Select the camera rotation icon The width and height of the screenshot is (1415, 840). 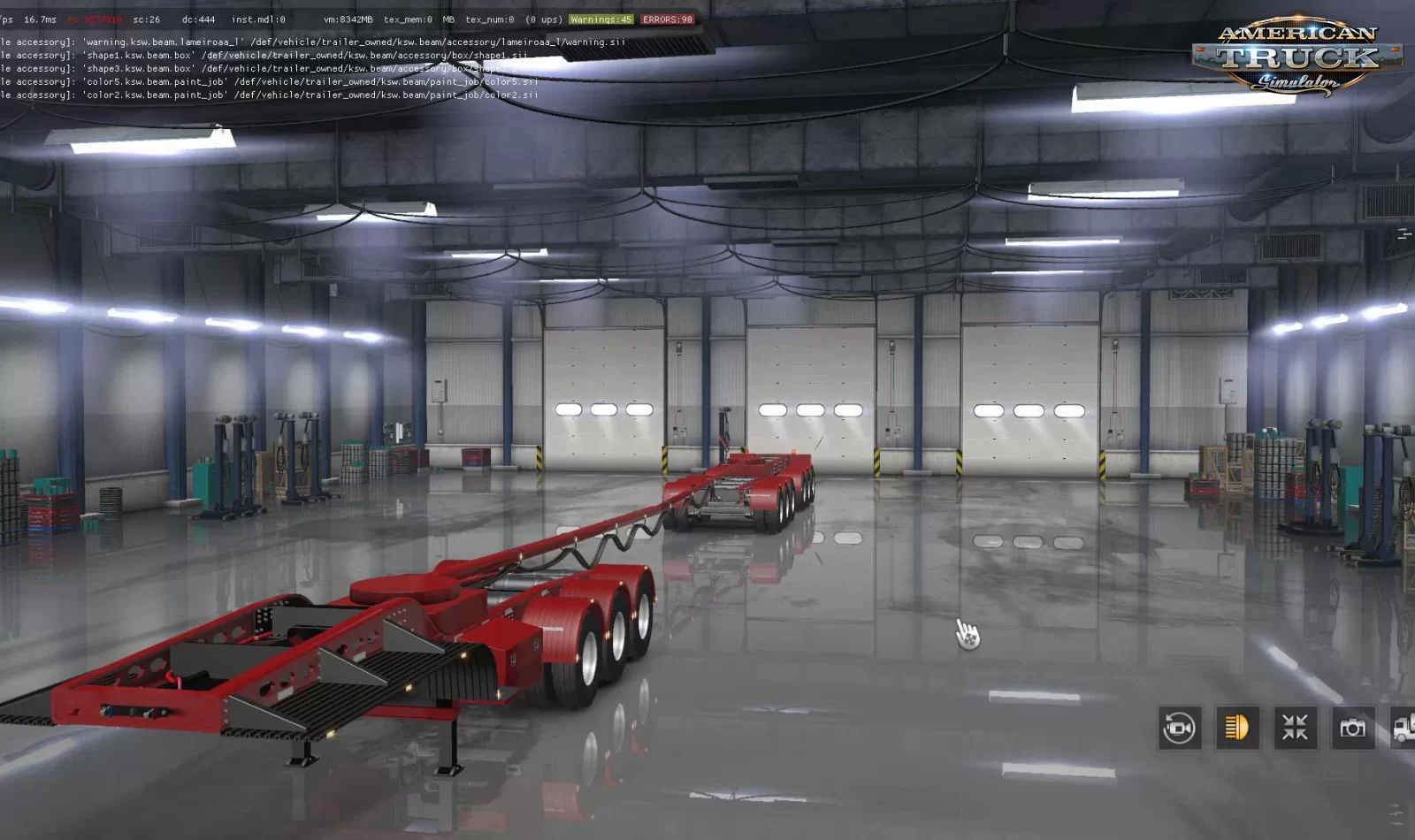coord(1179,729)
